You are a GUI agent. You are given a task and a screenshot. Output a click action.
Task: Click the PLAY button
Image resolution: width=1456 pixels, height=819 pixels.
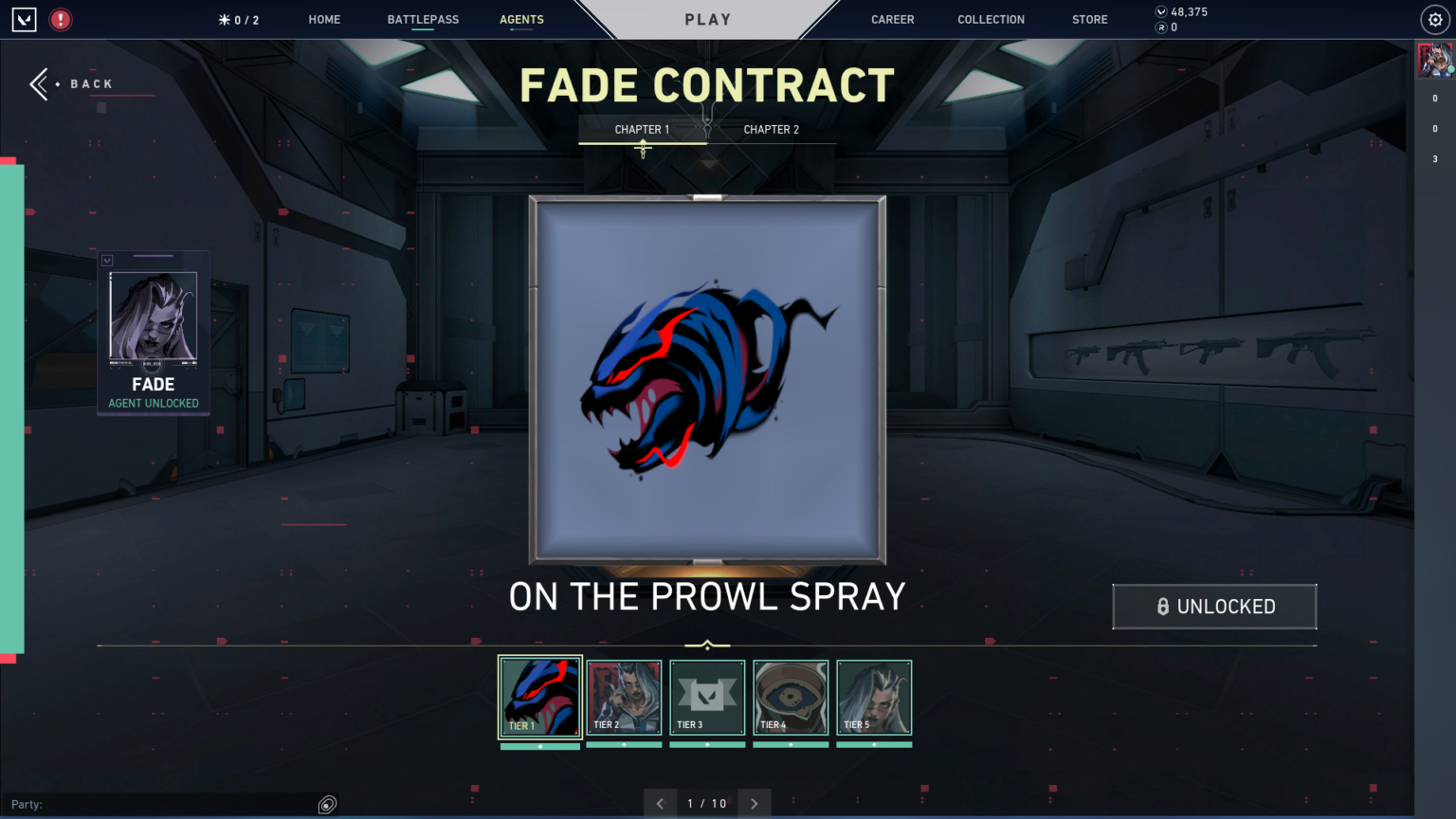(708, 19)
